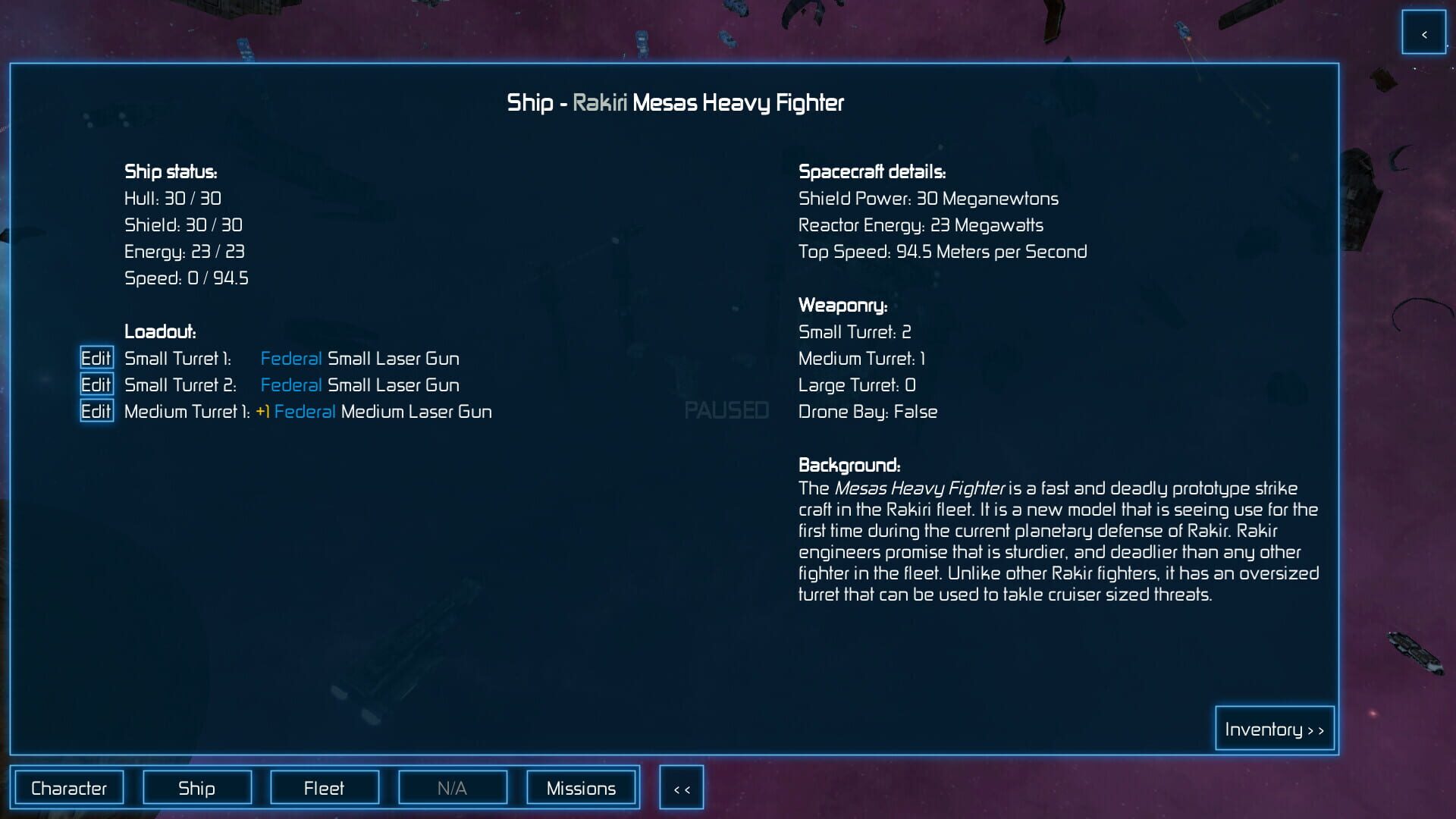Switch to the Character tab
Image resolution: width=1456 pixels, height=819 pixels.
pos(70,787)
